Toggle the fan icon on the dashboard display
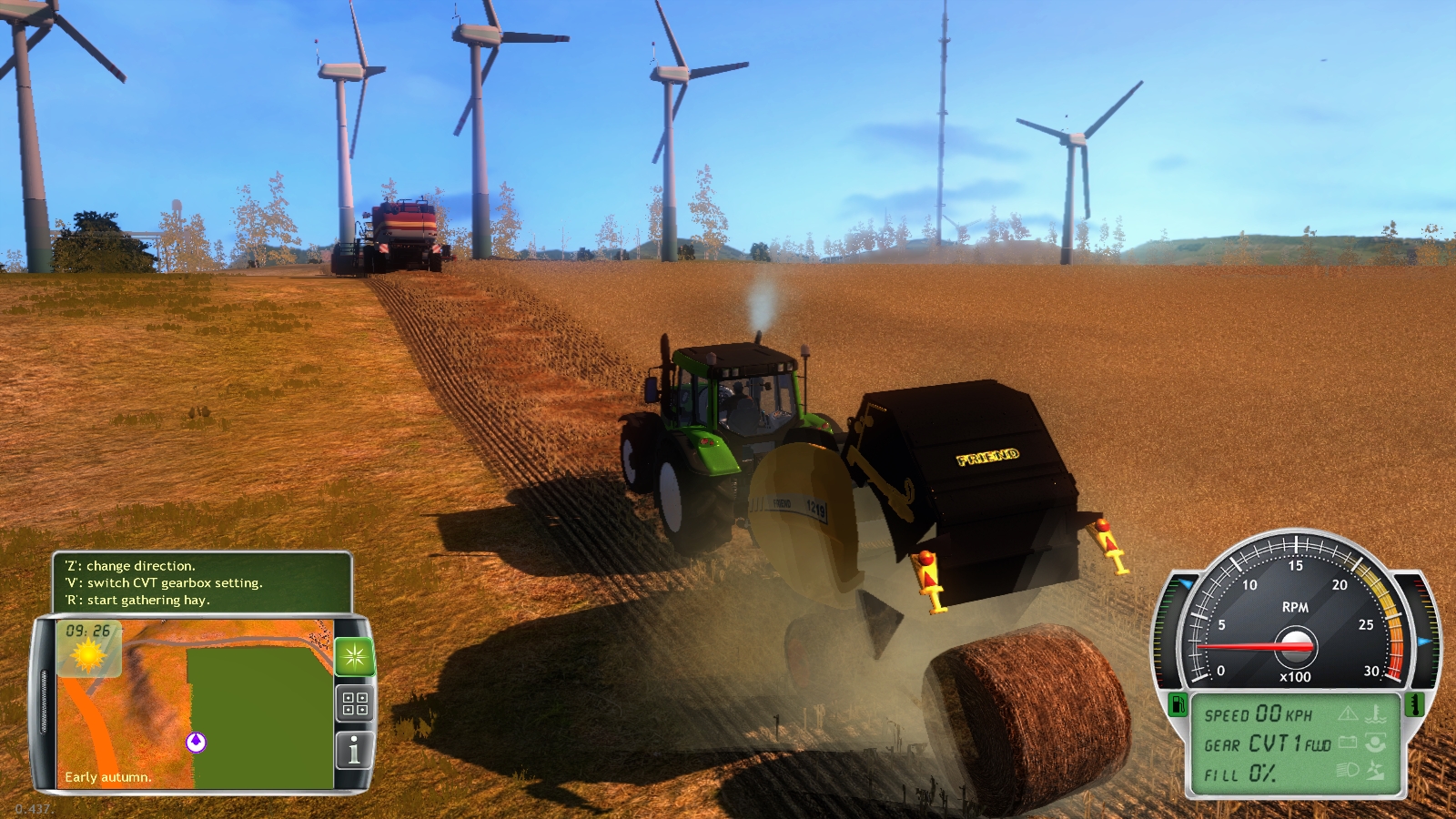The image size is (1456, 819). [x=1377, y=771]
